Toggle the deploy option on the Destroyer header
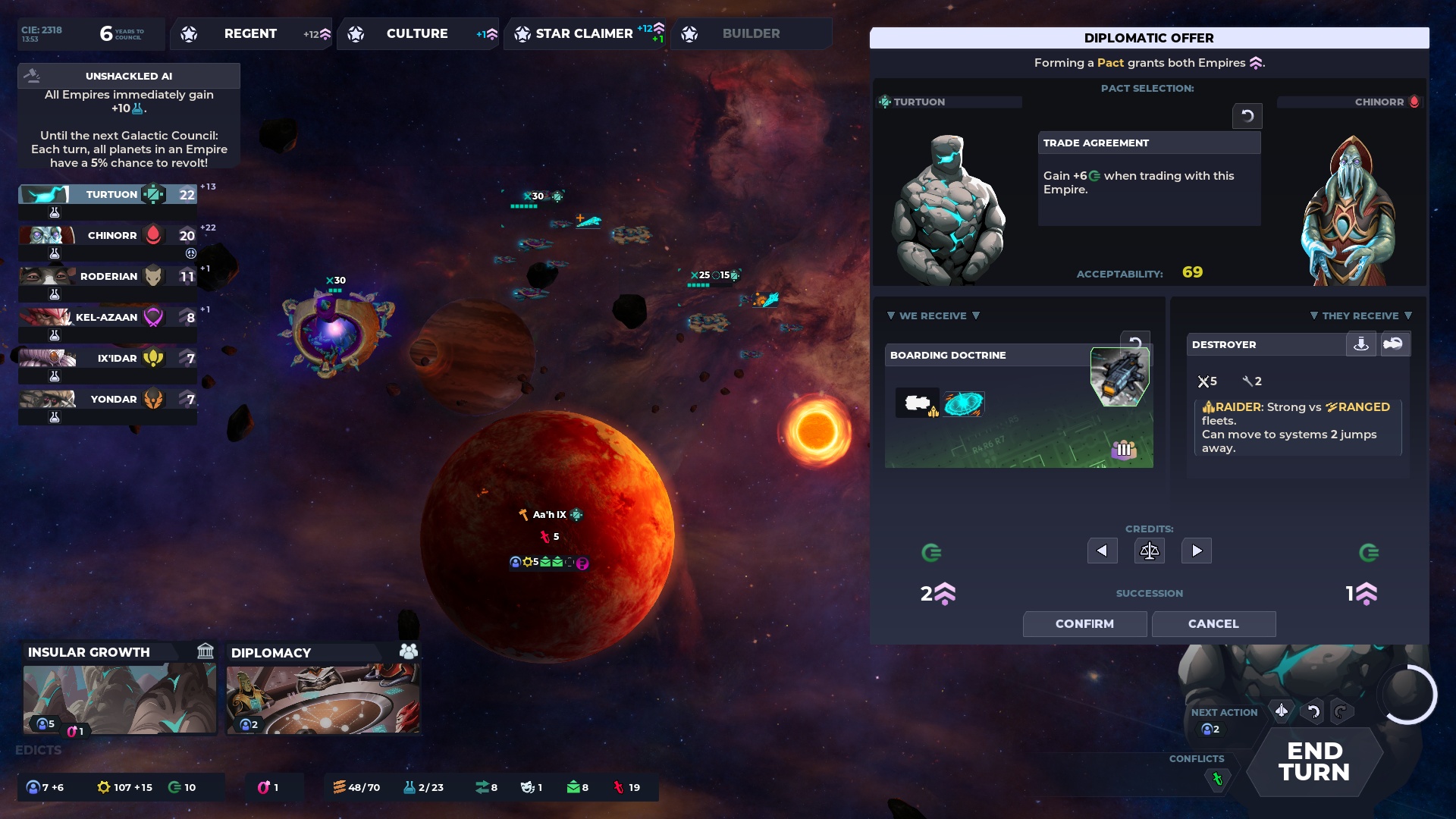 coord(1362,344)
